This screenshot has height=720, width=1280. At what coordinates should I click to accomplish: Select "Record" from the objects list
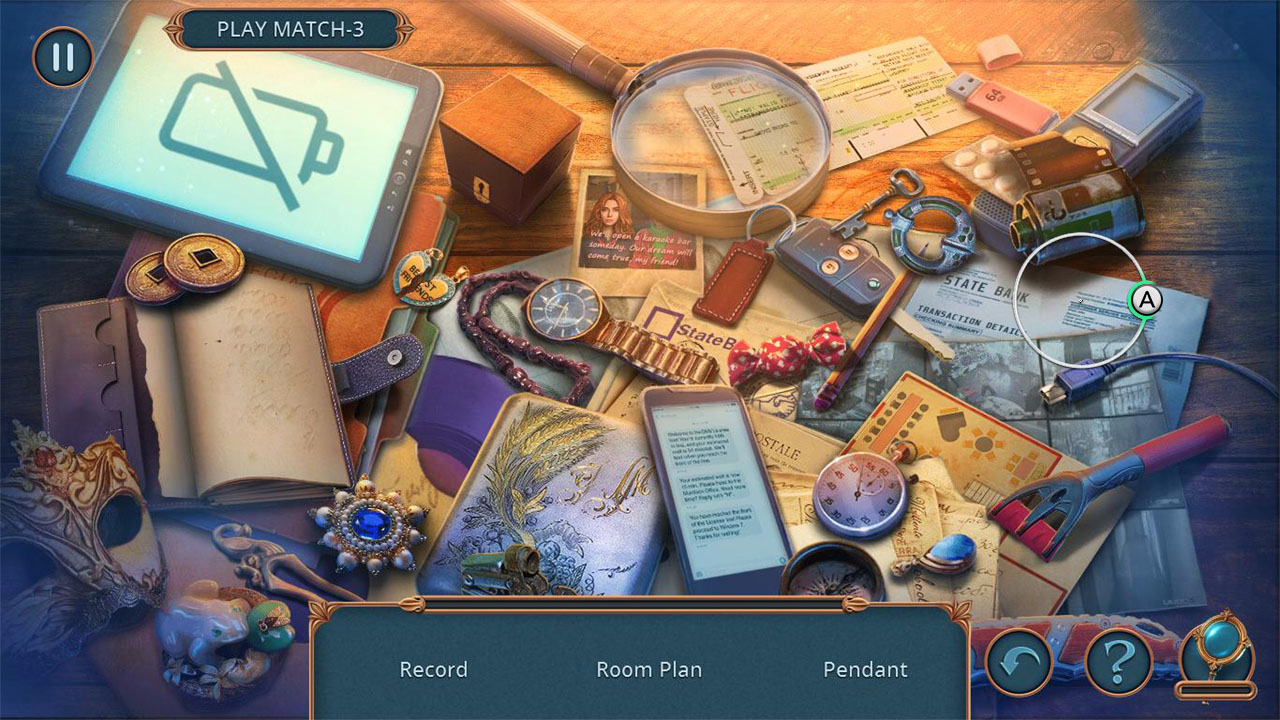click(x=433, y=669)
